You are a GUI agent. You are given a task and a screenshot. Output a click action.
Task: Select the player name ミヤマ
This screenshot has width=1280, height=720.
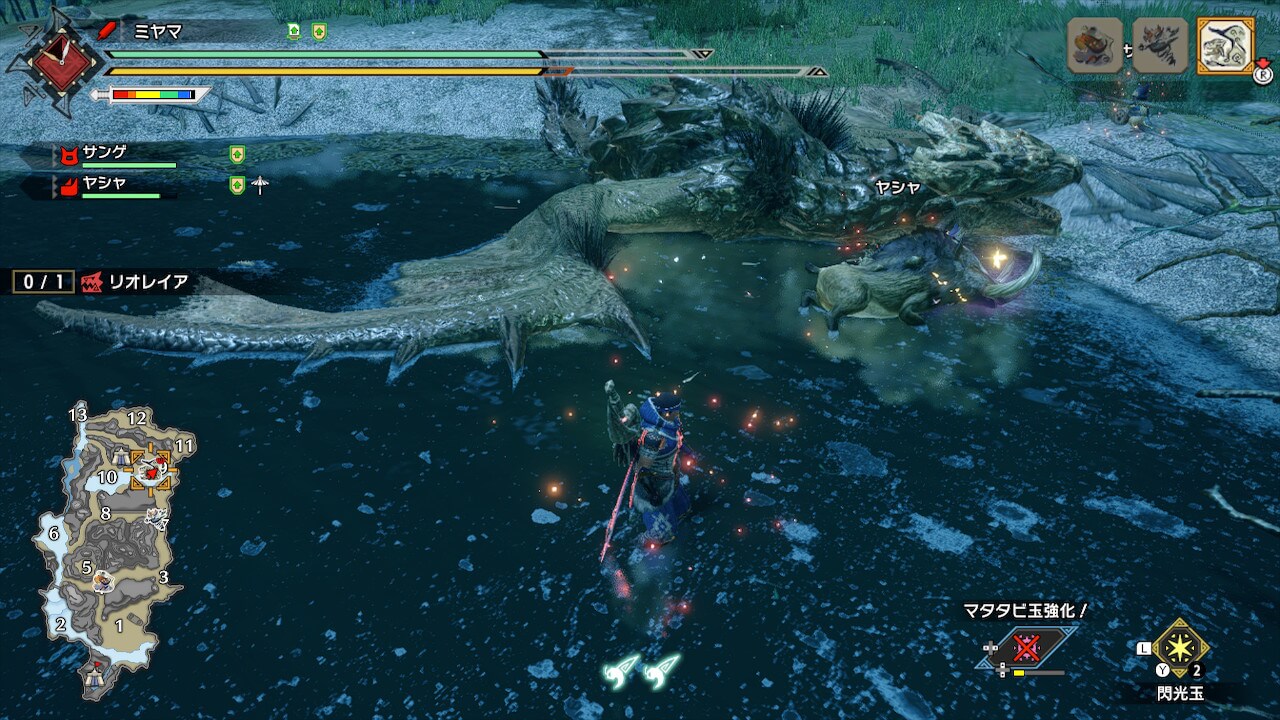click(x=158, y=31)
